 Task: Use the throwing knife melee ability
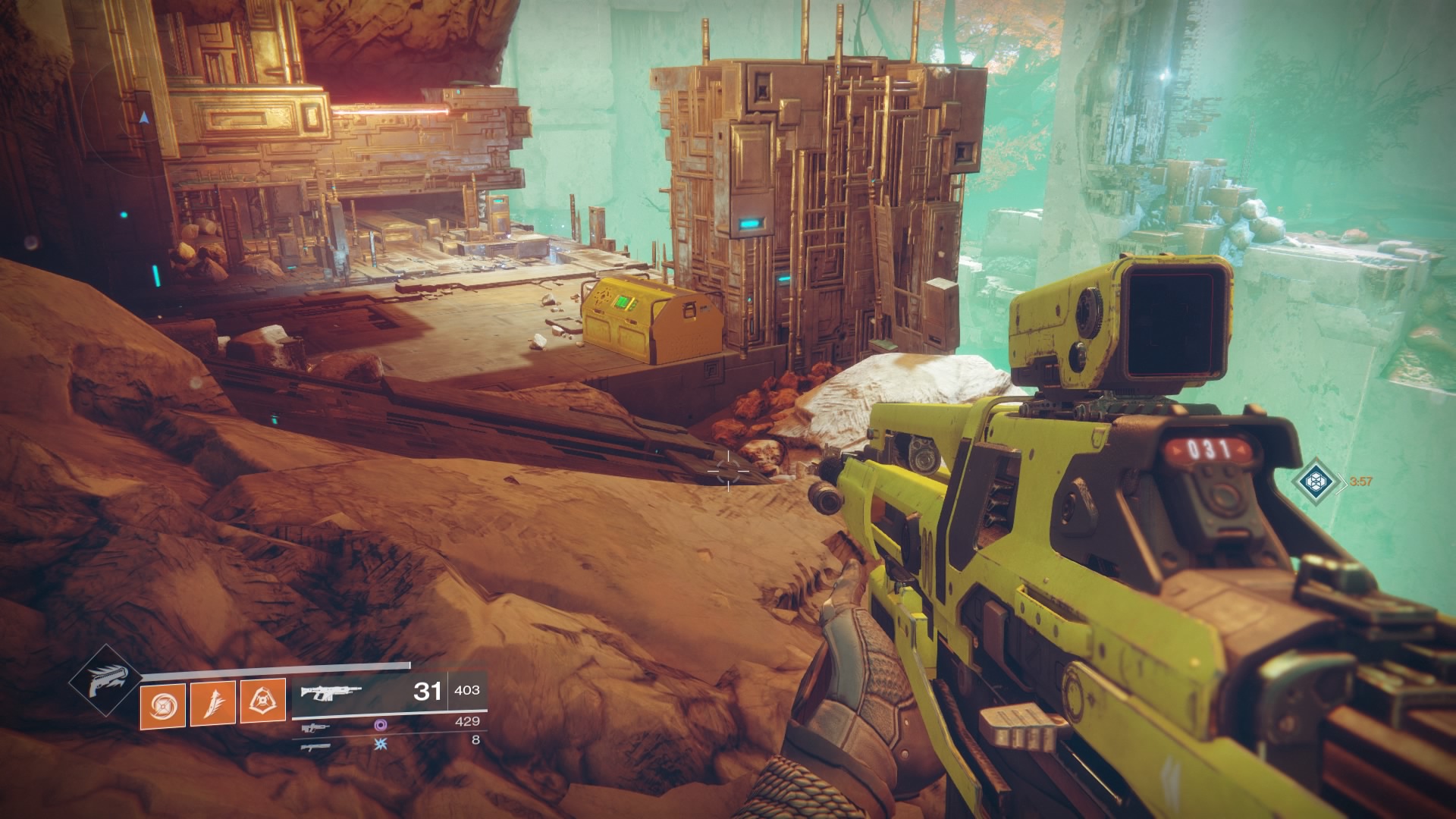tap(213, 702)
